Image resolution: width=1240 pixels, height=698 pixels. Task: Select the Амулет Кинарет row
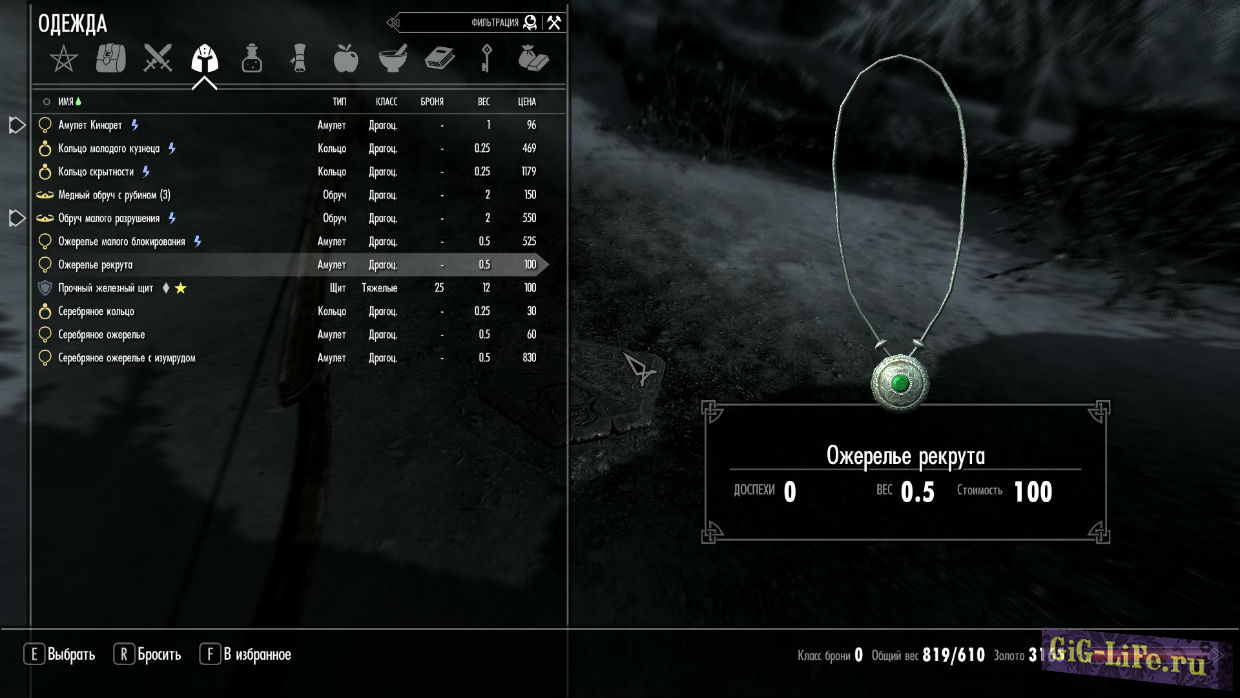[90, 125]
